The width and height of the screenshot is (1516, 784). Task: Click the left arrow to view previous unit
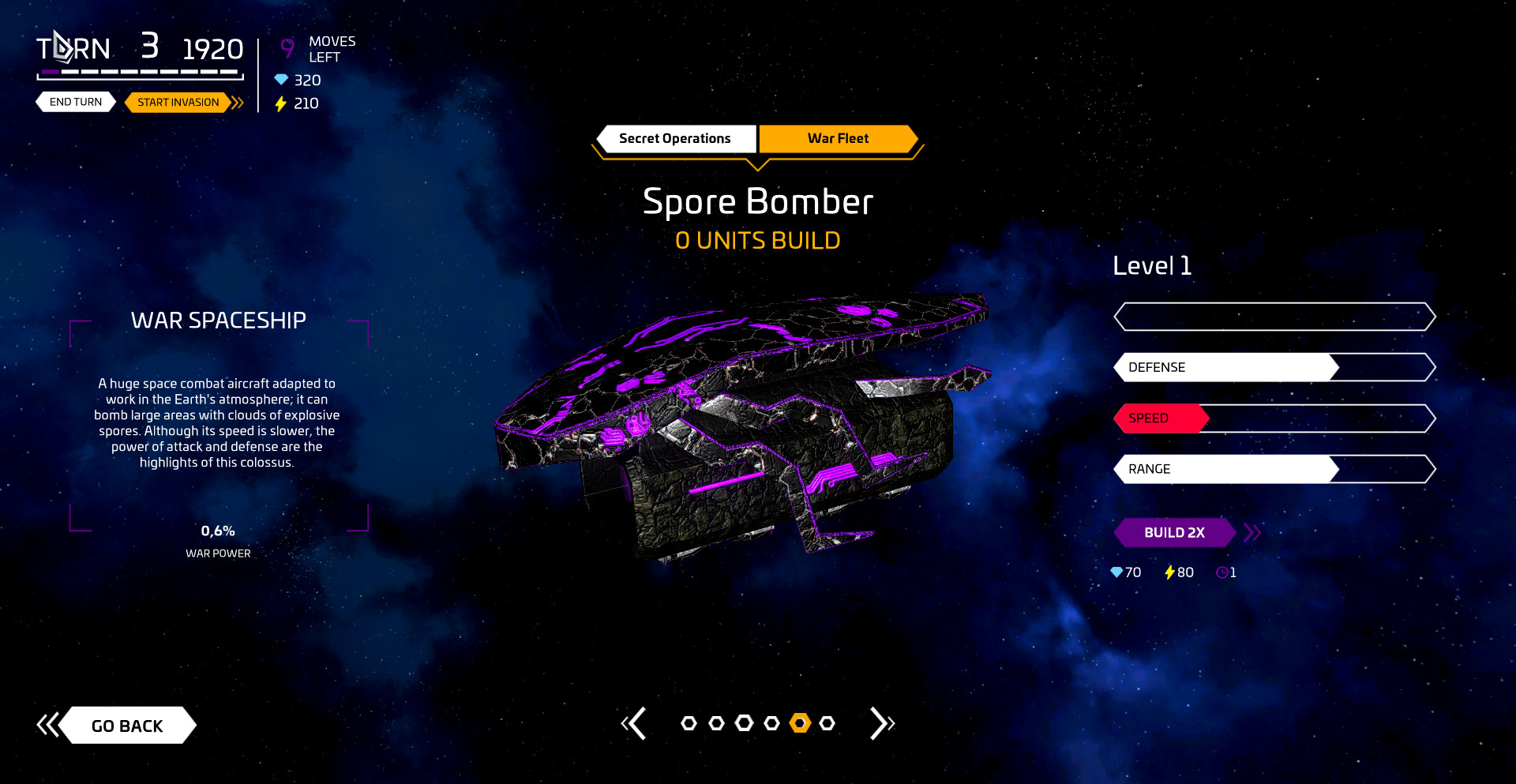636,722
